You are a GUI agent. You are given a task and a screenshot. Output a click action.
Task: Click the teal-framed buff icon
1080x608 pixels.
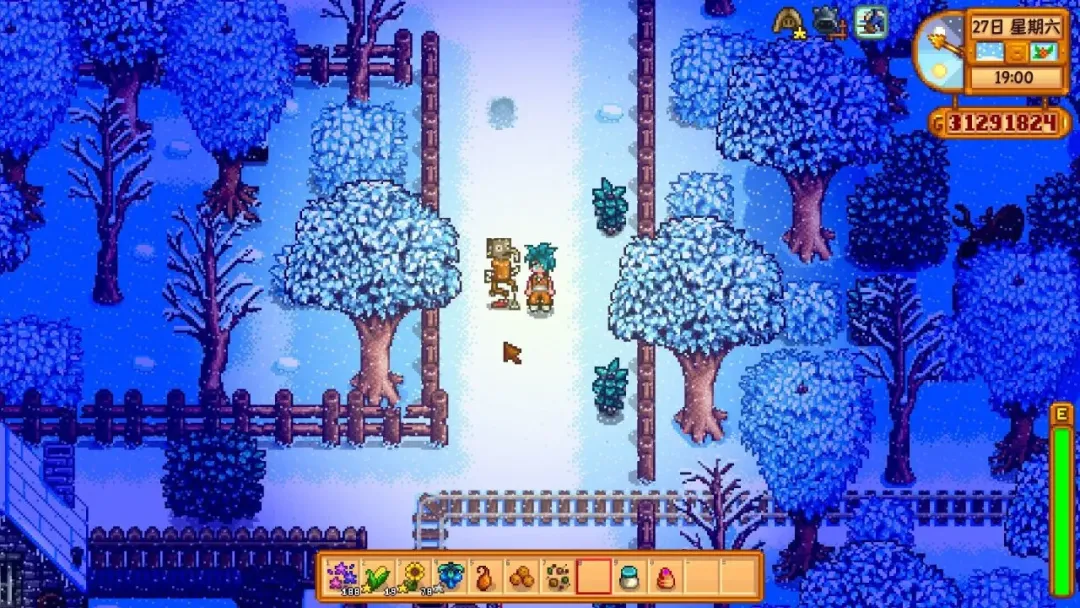pyautogui.click(x=870, y=21)
